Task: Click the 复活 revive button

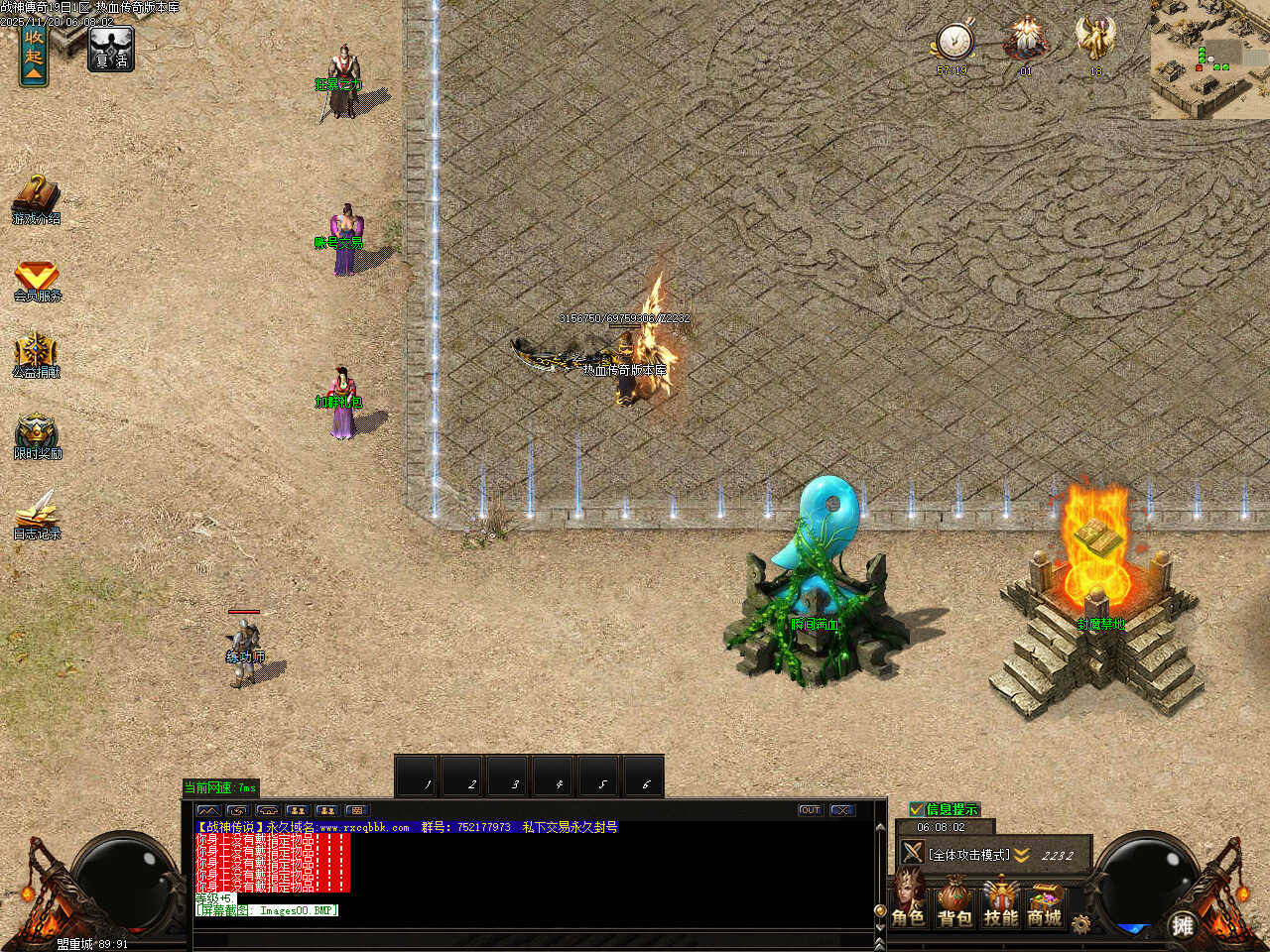Action: (x=110, y=49)
